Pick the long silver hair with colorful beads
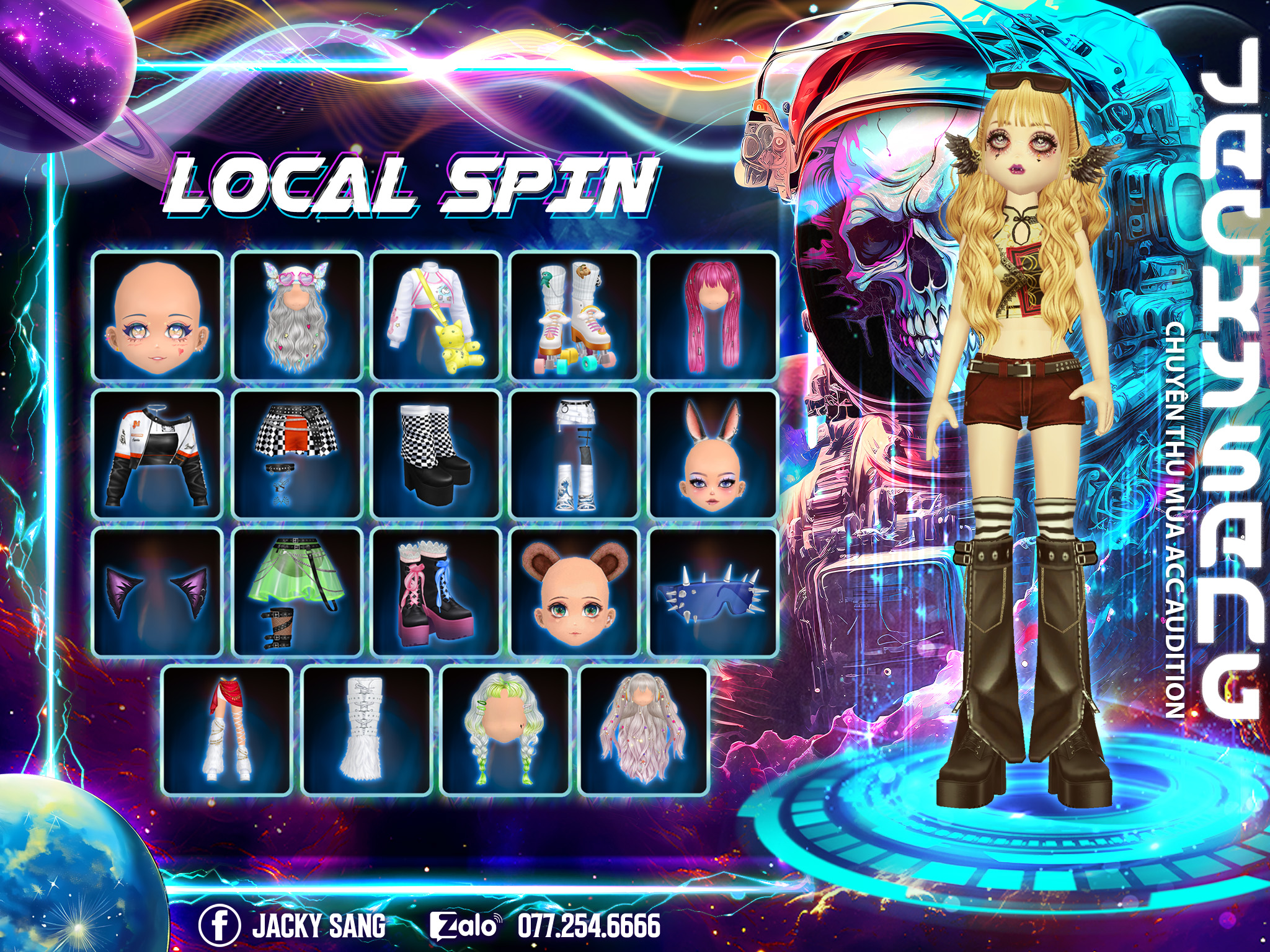The height and width of the screenshot is (952, 1270). click(x=644, y=731)
